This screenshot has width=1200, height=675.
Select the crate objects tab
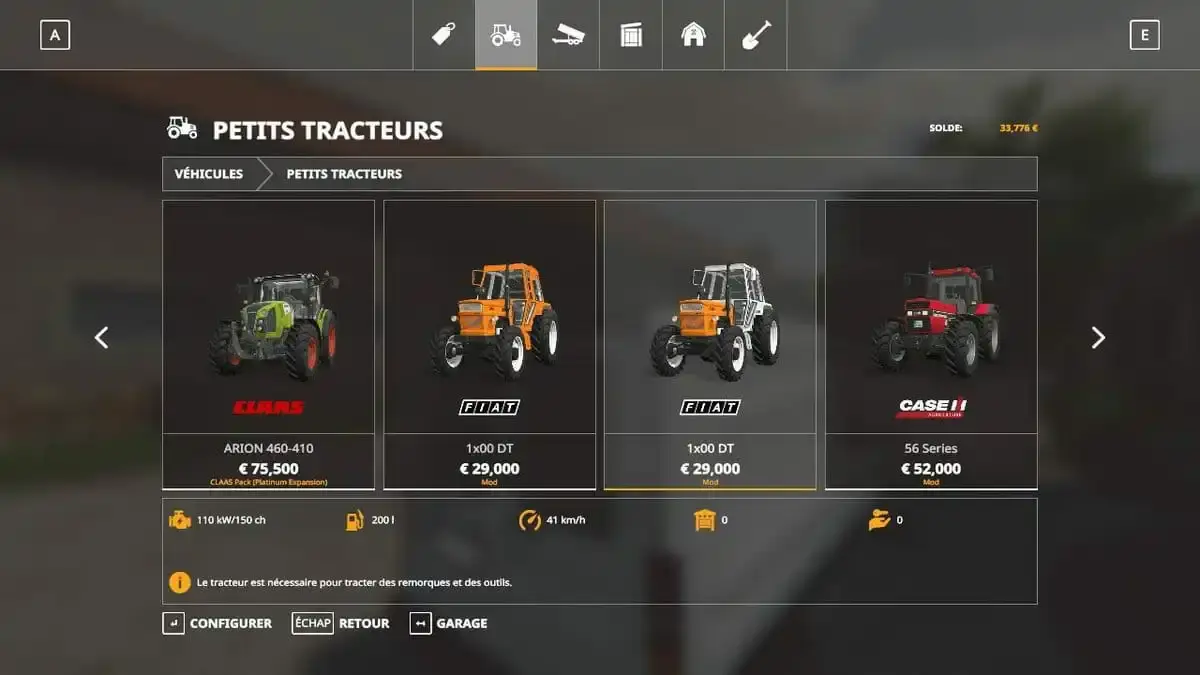pos(631,35)
